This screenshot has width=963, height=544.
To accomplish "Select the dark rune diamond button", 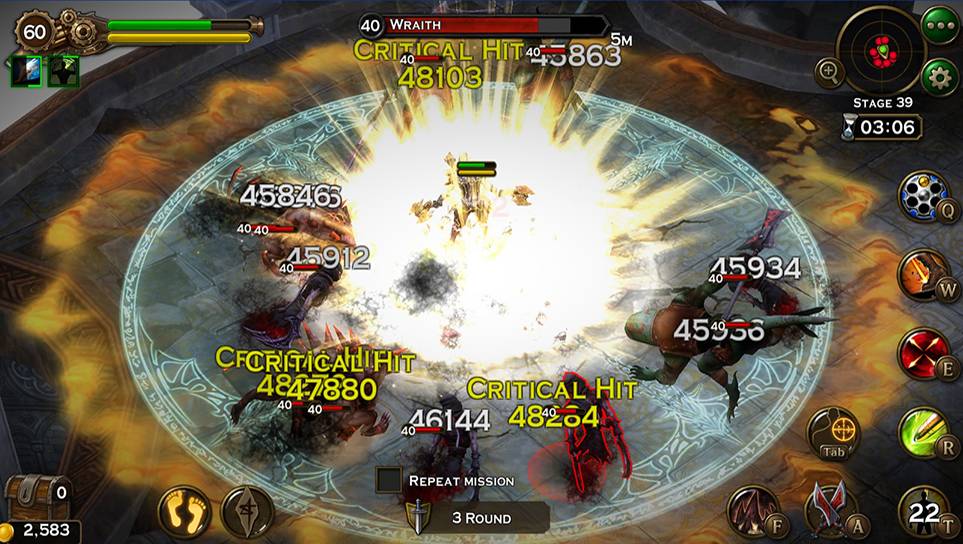I will [x=247, y=511].
